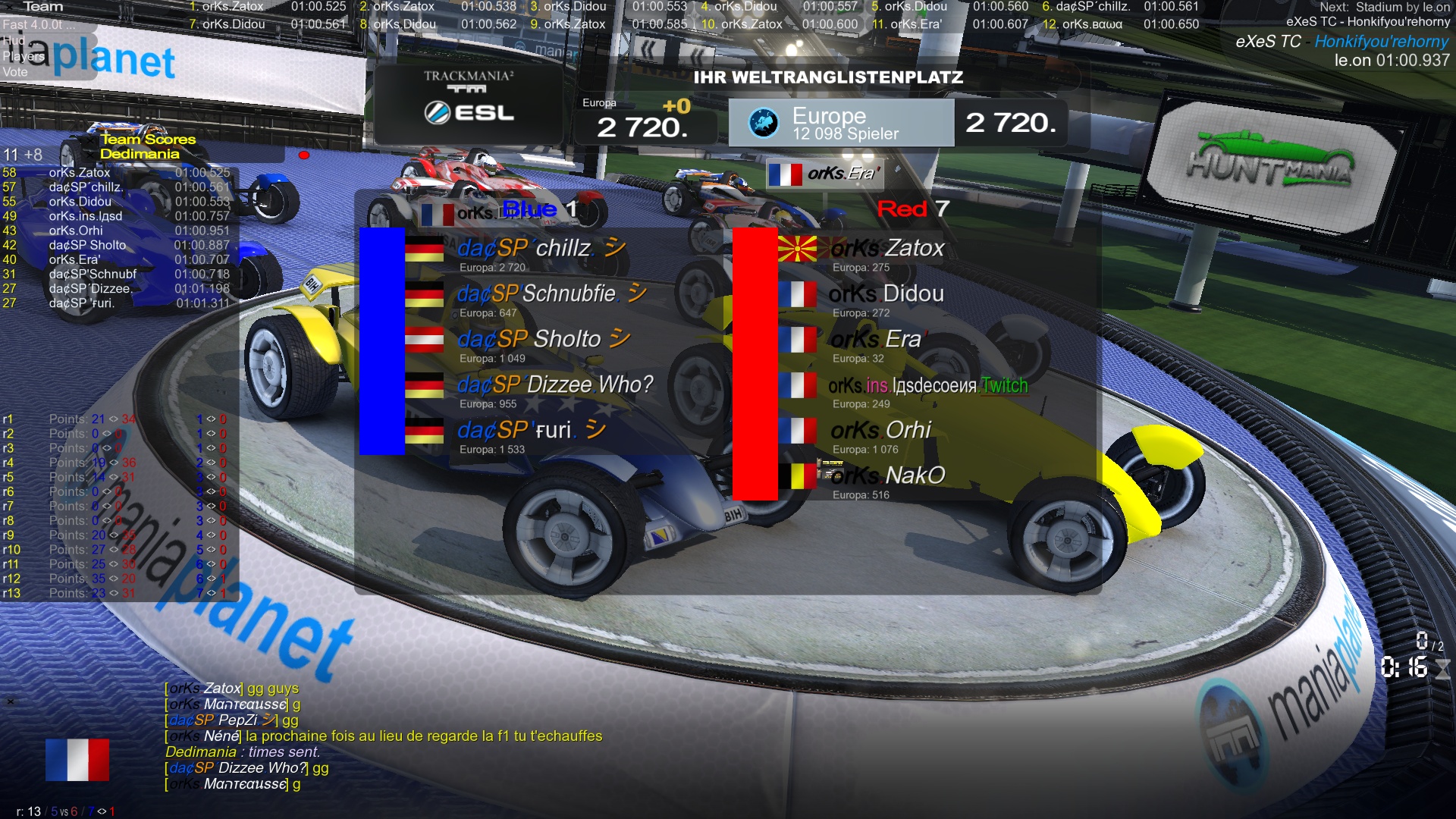Open the Players list entry
The height and width of the screenshot is (819, 1456).
point(23,56)
